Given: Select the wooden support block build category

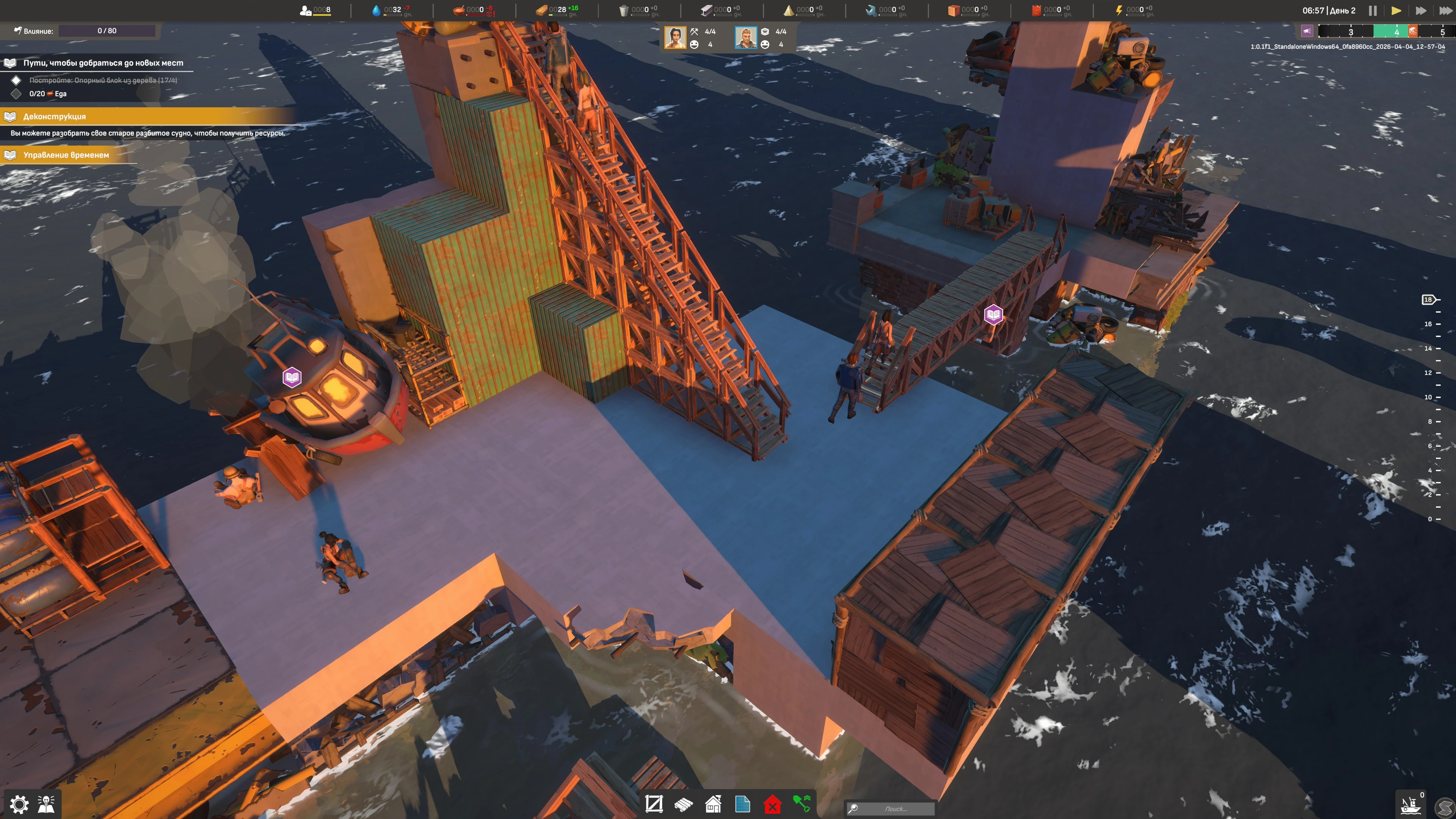Looking at the screenshot, I should (x=654, y=803).
